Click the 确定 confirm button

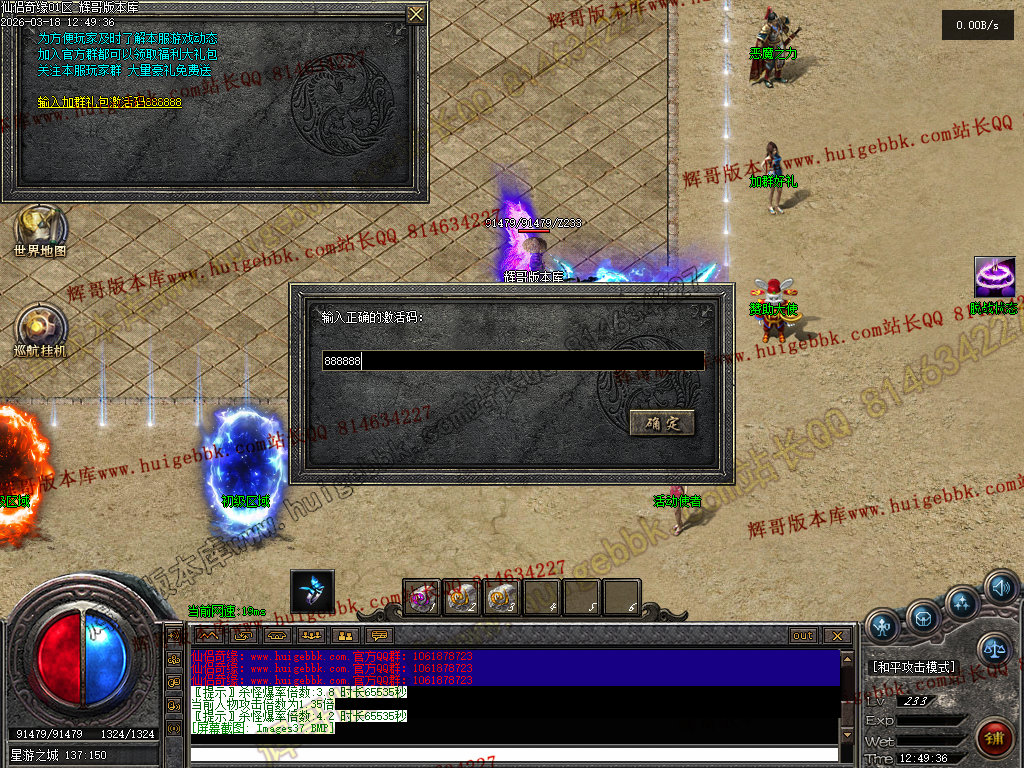[x=662, y=423]
